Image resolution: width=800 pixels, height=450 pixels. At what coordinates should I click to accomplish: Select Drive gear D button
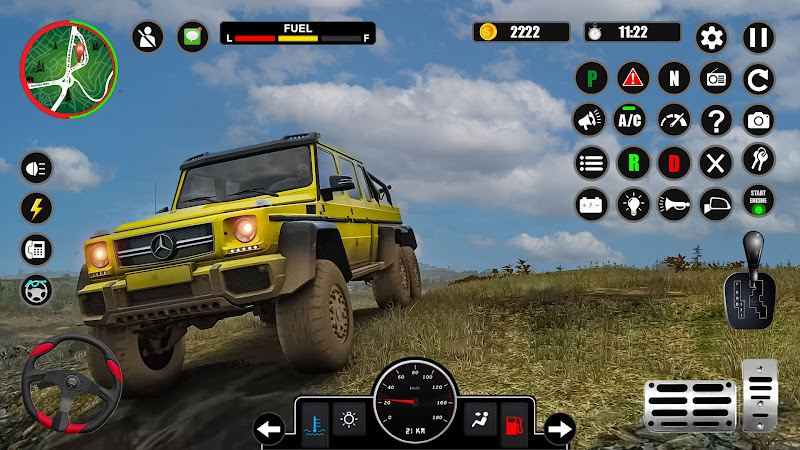(674, 162)
